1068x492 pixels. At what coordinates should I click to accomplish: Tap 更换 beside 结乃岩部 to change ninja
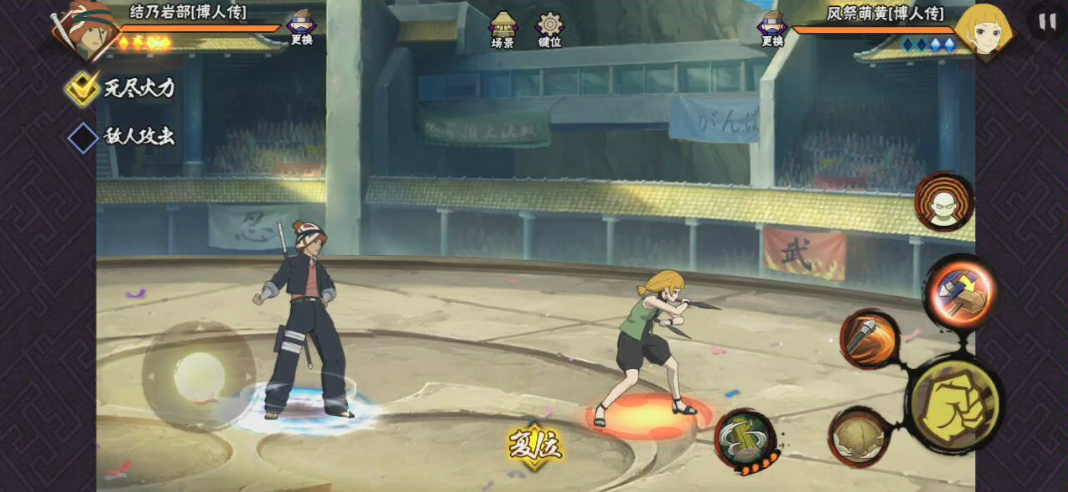pyautogui.click(x=301, y=28)
